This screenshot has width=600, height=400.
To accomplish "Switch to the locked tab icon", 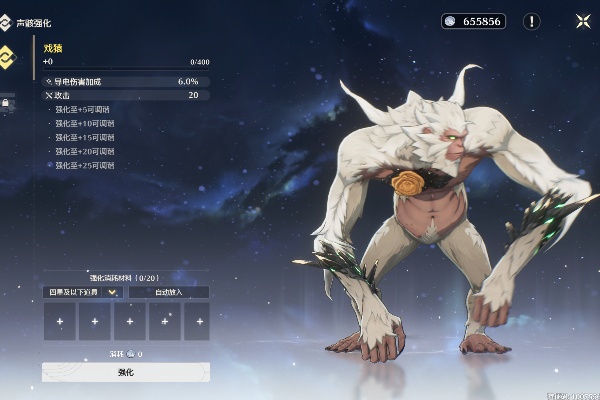I will coord(6,101).
